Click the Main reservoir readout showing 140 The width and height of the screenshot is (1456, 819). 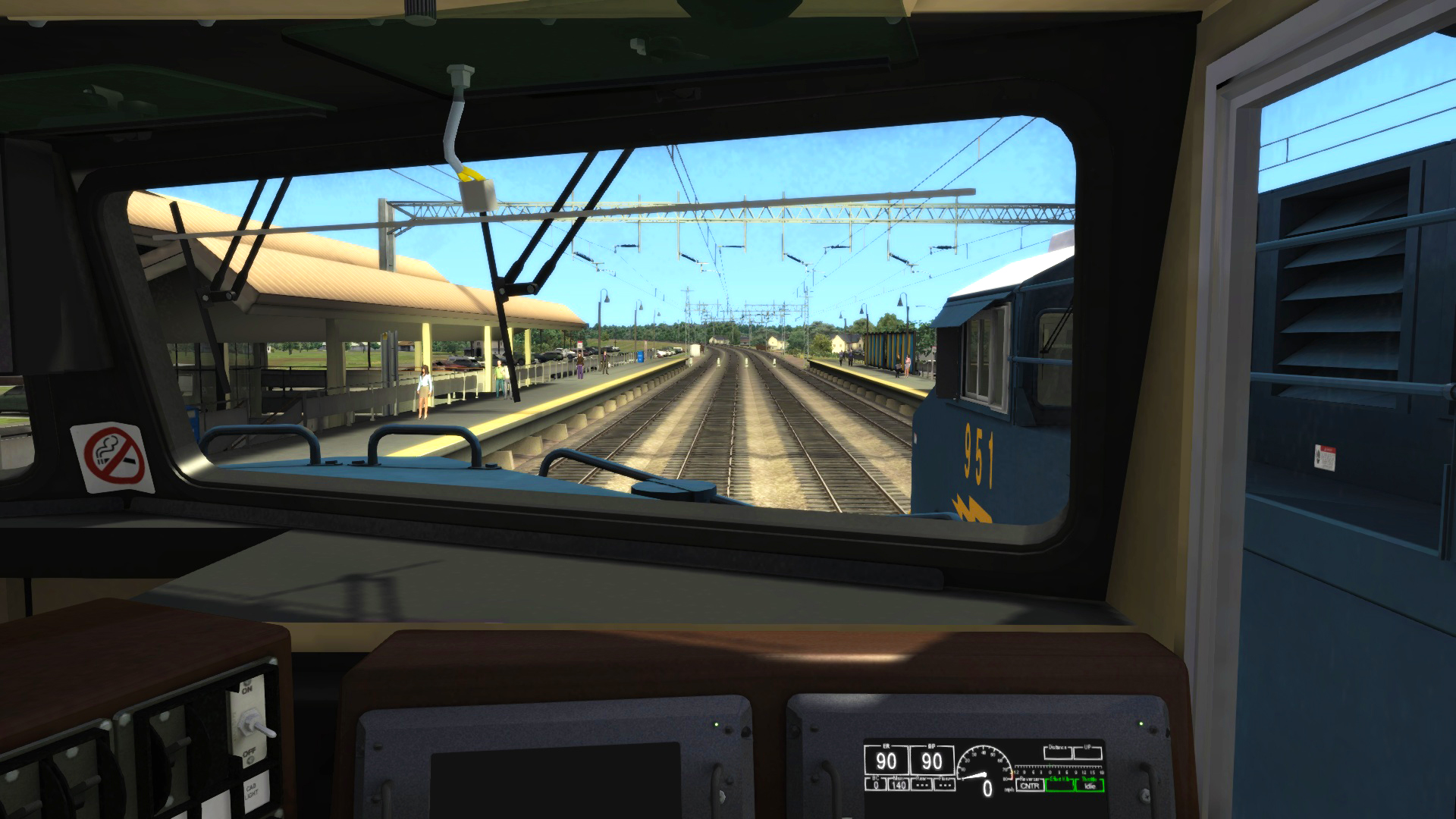[x=898, y=786]
